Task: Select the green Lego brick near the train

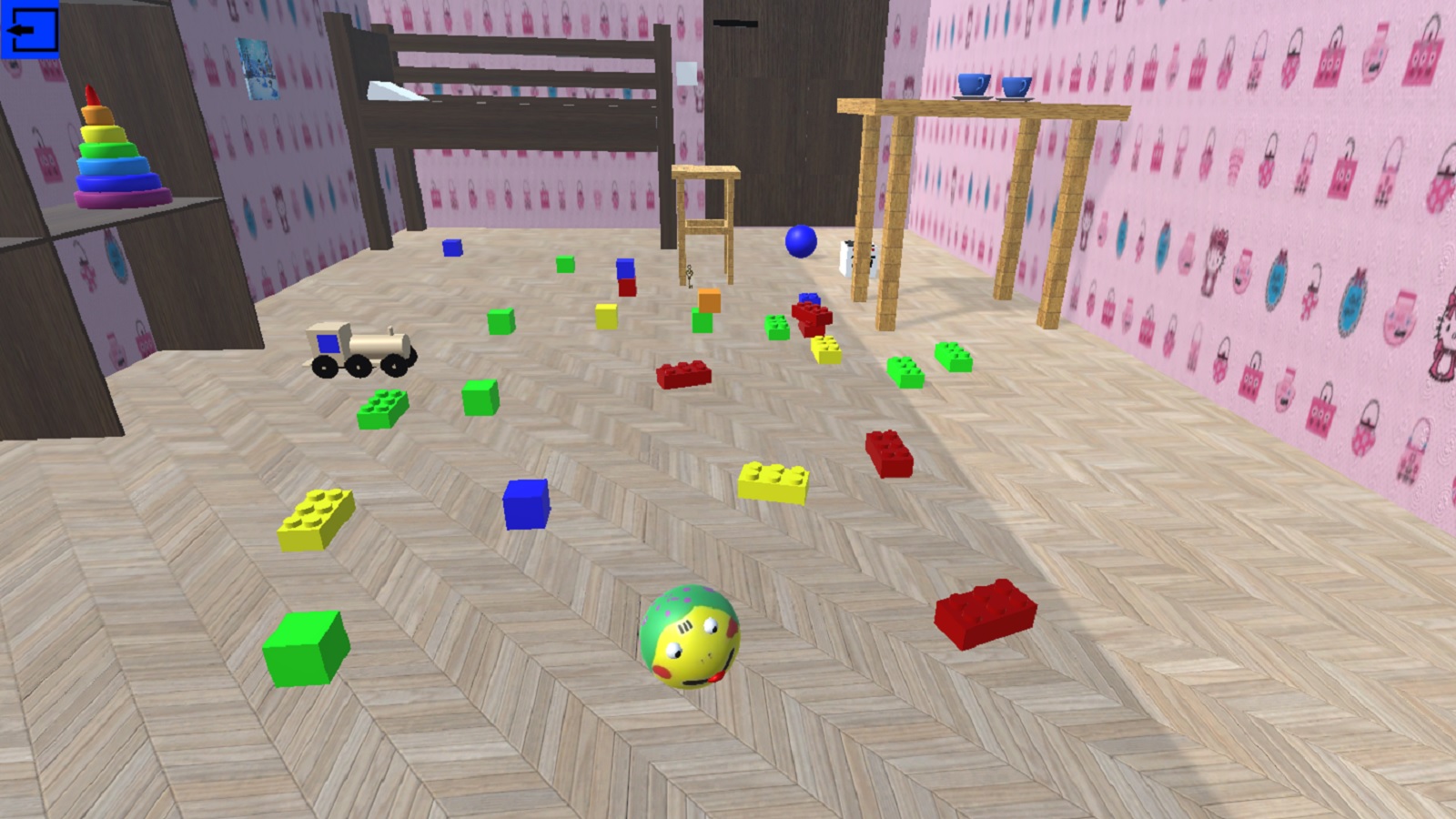Action: pyautogui.click(x=382, y=408)
